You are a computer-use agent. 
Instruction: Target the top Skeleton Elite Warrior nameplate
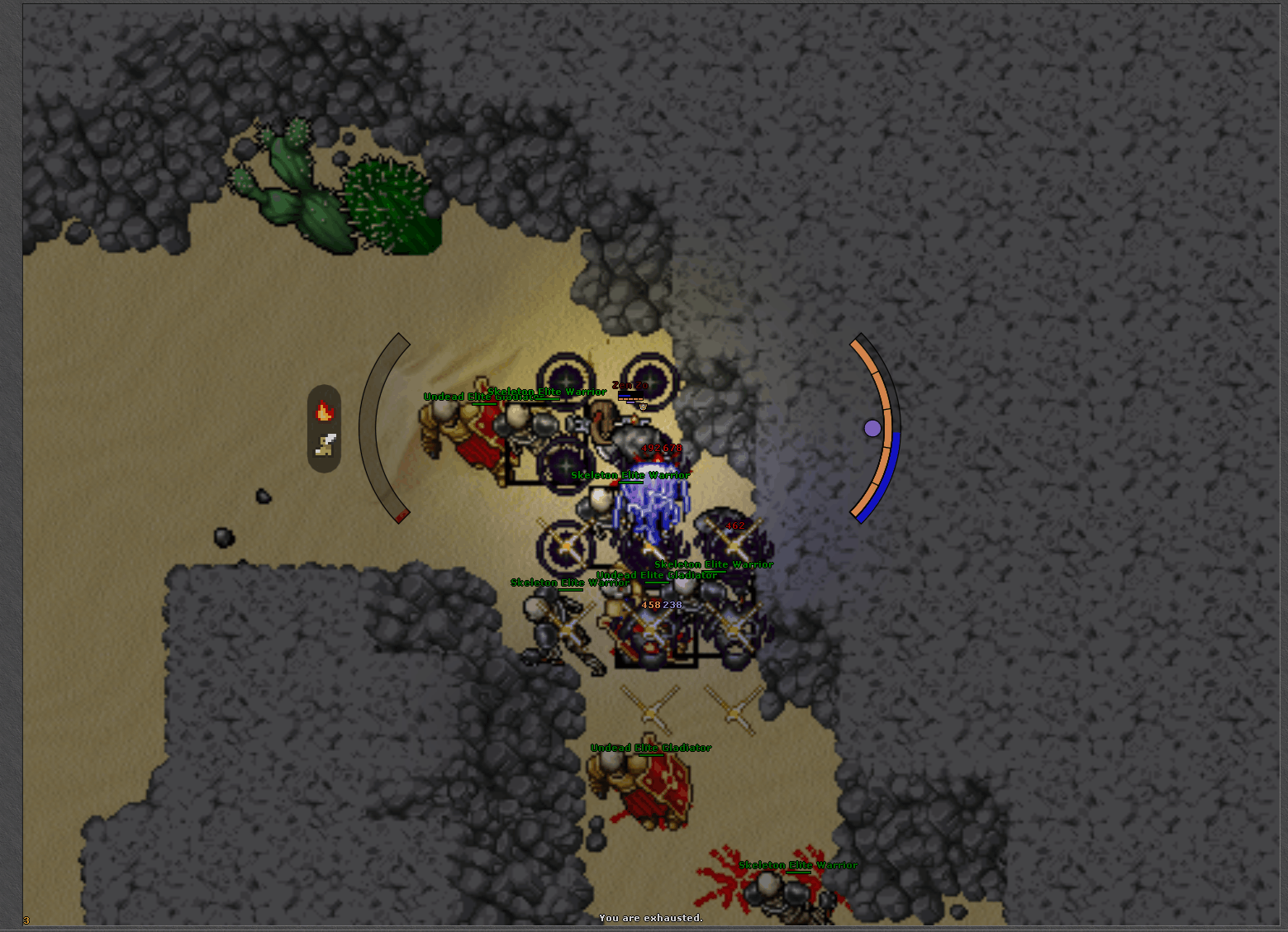[x=549, y=391]
